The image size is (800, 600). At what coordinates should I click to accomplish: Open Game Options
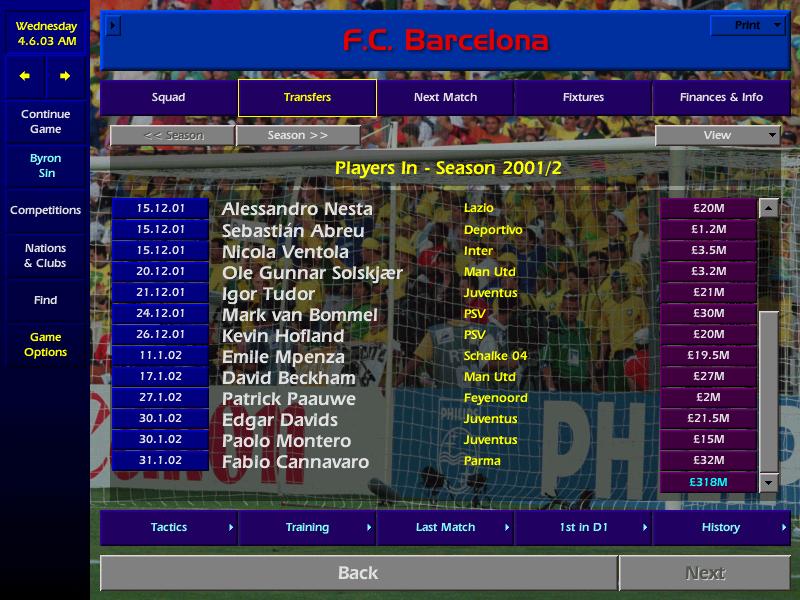45,345
